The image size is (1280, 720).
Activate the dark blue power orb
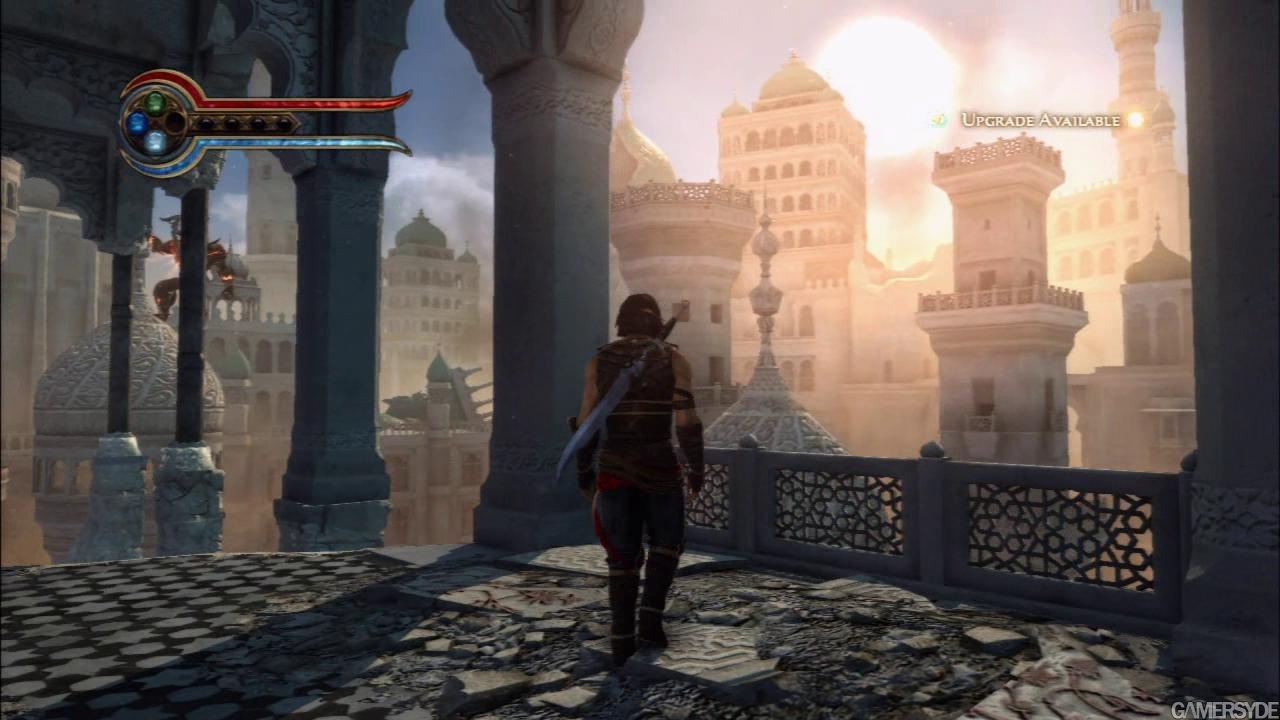point(136,123)
